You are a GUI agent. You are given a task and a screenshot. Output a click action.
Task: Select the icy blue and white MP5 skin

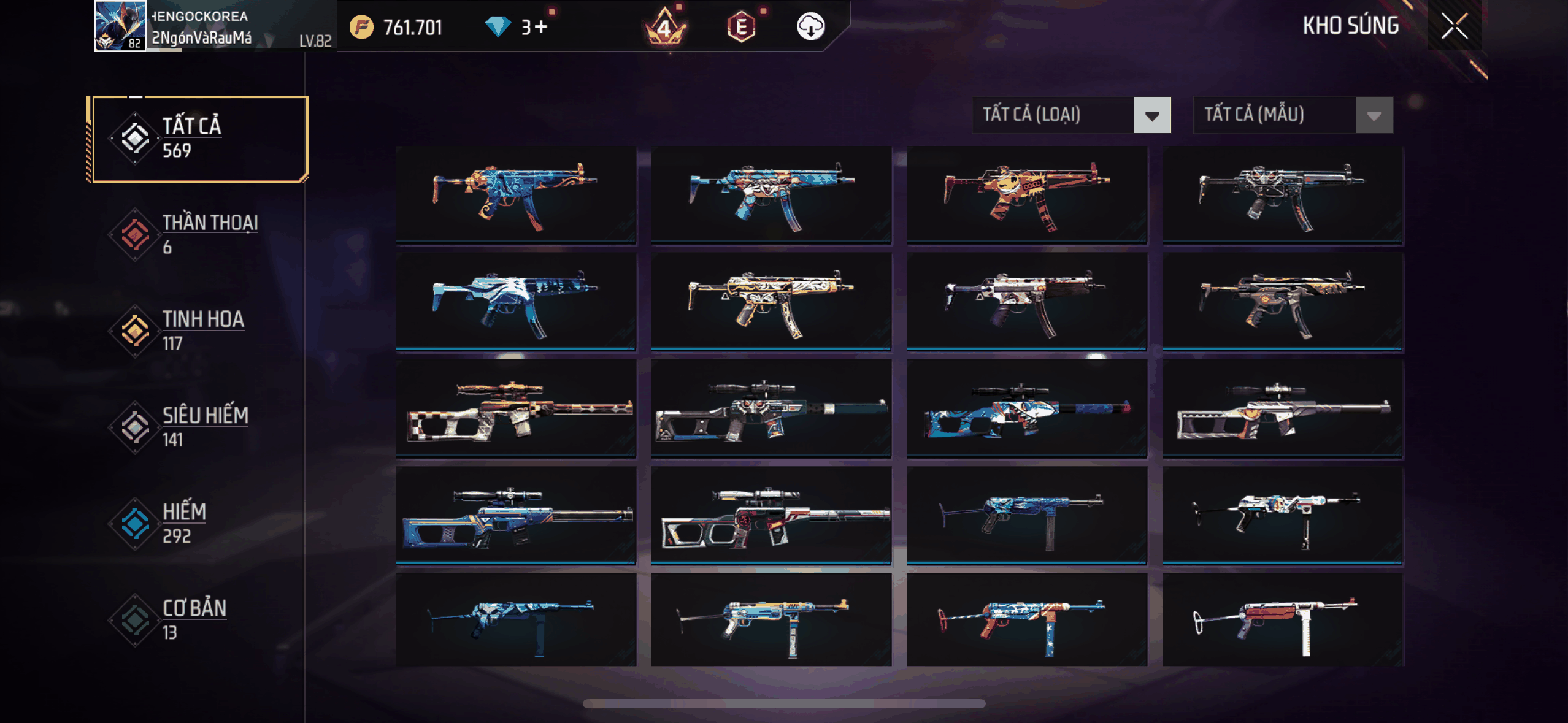515,302
